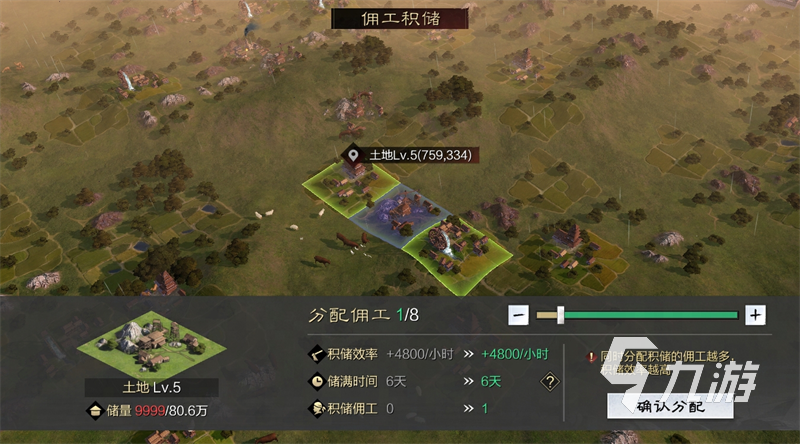800x444 pixels.
Task: Open the question mark help icon
Action: click(549, 381)
